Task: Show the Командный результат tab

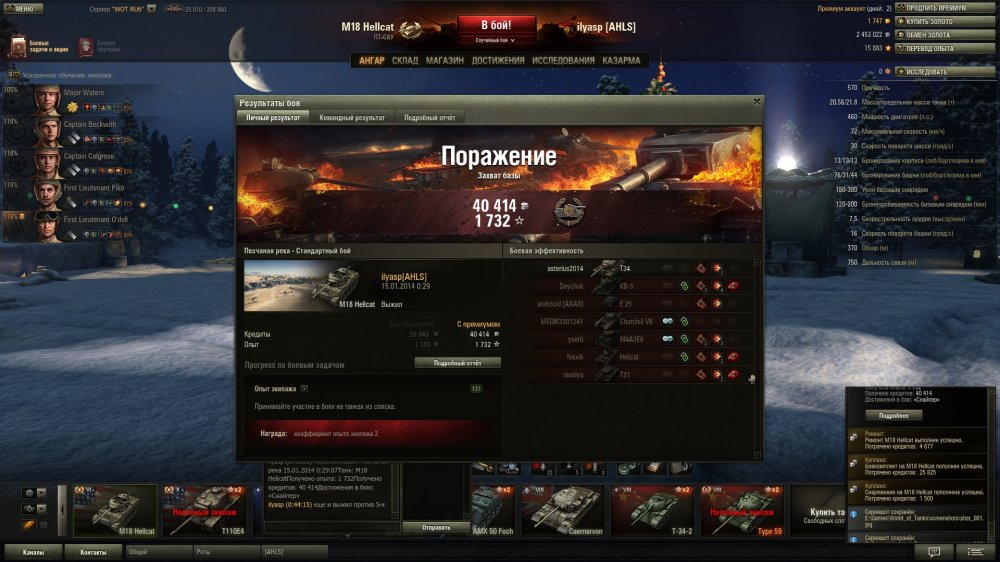Action: pos(351,117)
